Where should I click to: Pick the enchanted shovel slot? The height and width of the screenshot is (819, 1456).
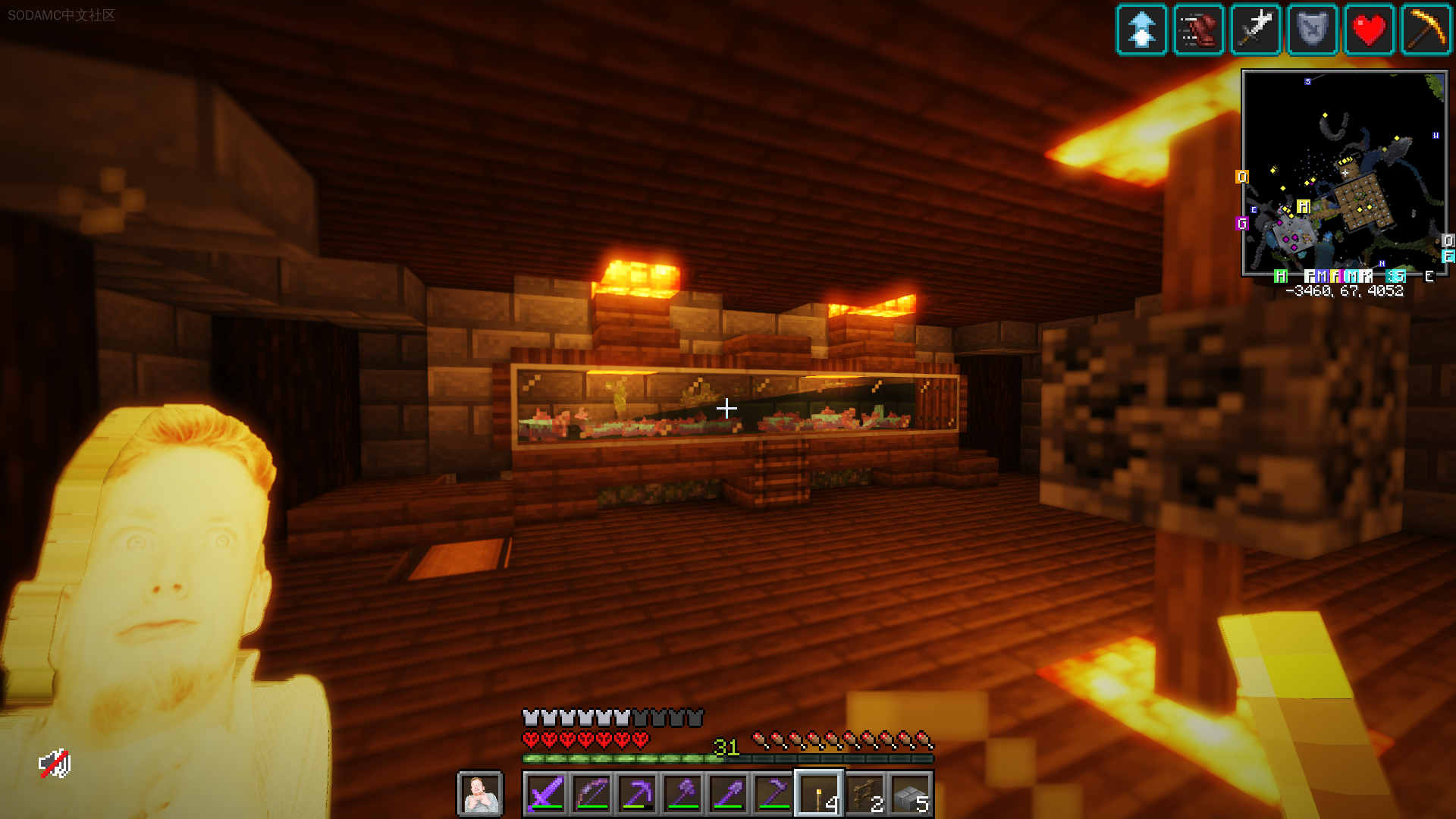728,794
